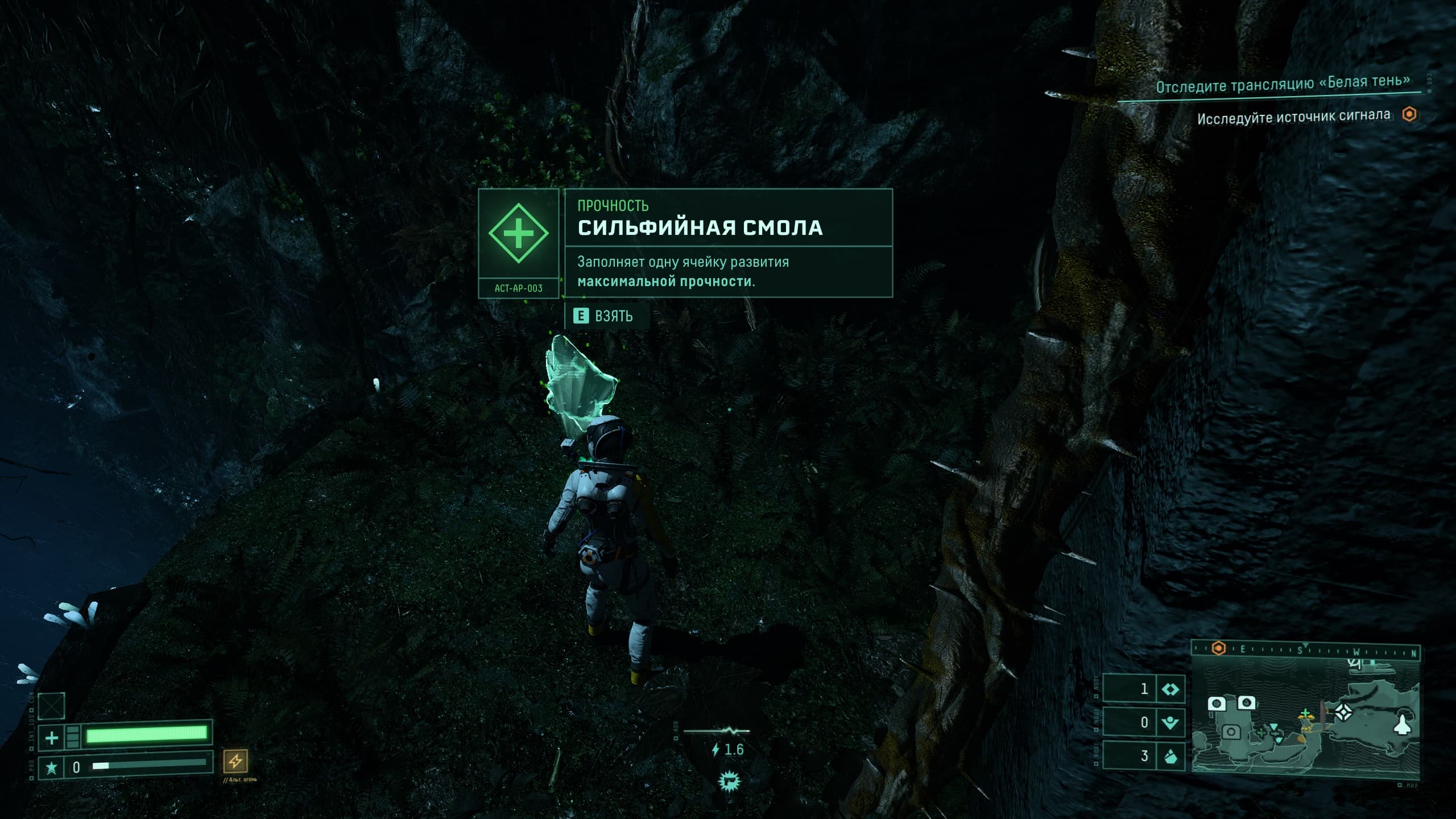Click the empty crossed-out consumable slot
The width and height of the screenshot is (1456, 819).
[52, 706]
